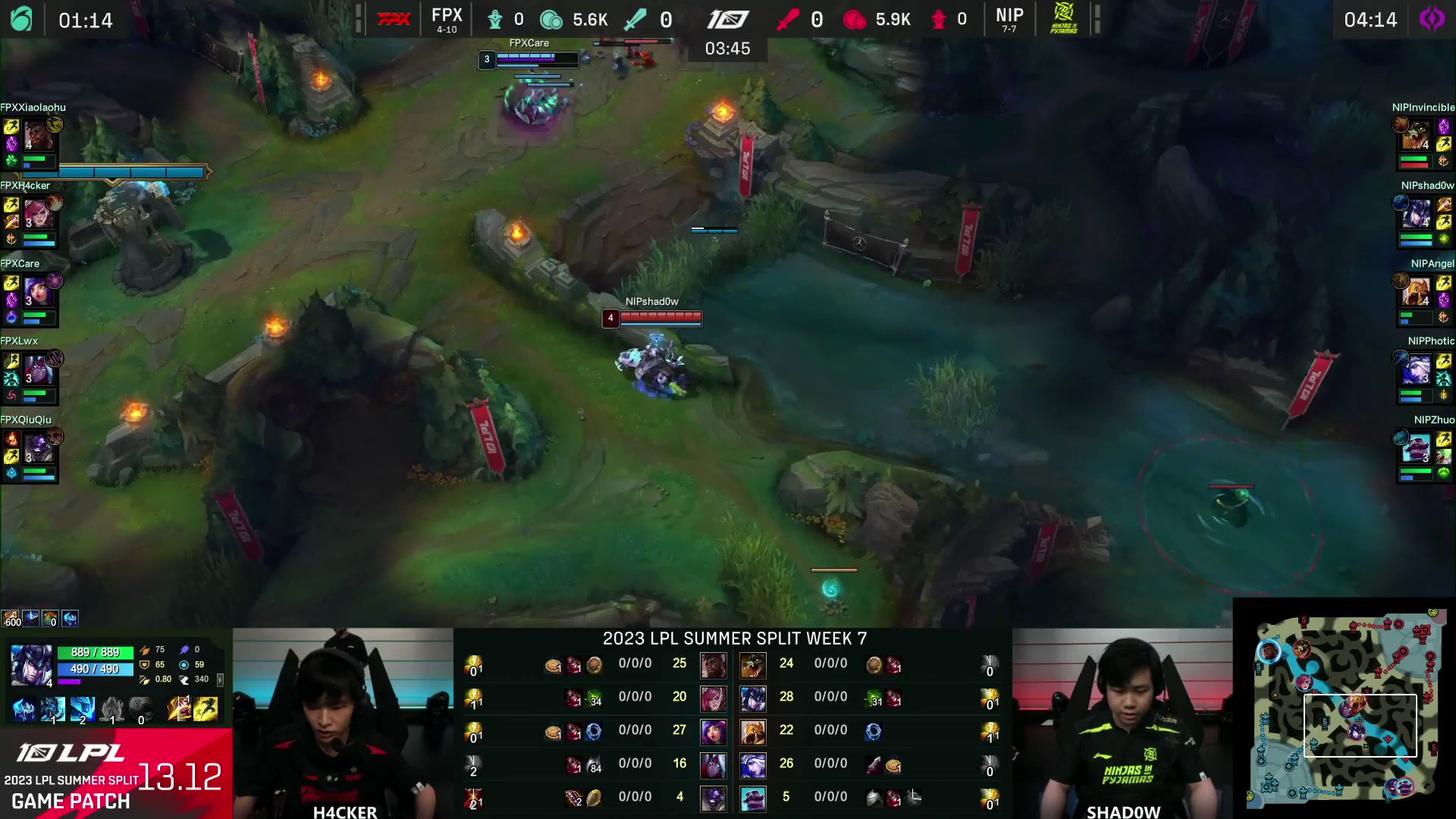Collapse the 03:45 objective timer overlay
1456x819 pixels.
coord(726,49)
